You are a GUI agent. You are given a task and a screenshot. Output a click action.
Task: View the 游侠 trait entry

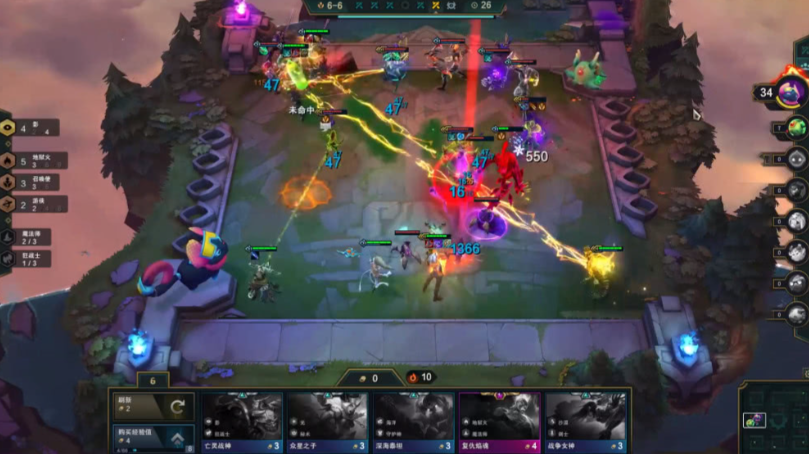32,204
